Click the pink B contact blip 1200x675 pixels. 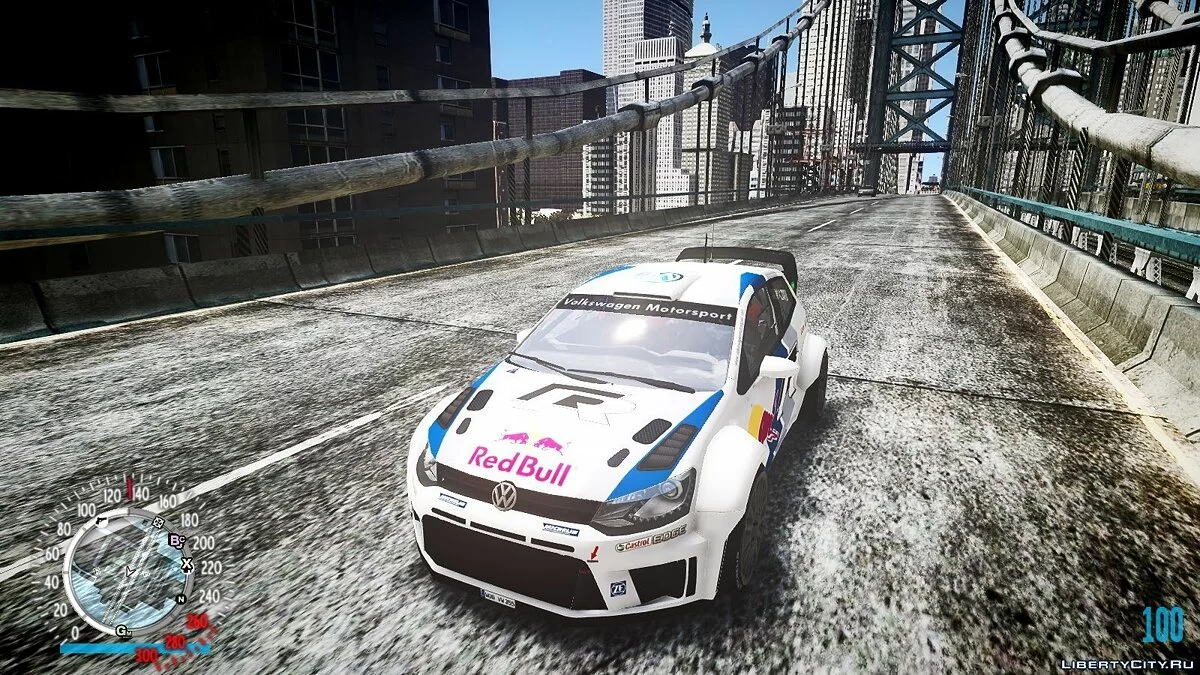click(177, 540)
